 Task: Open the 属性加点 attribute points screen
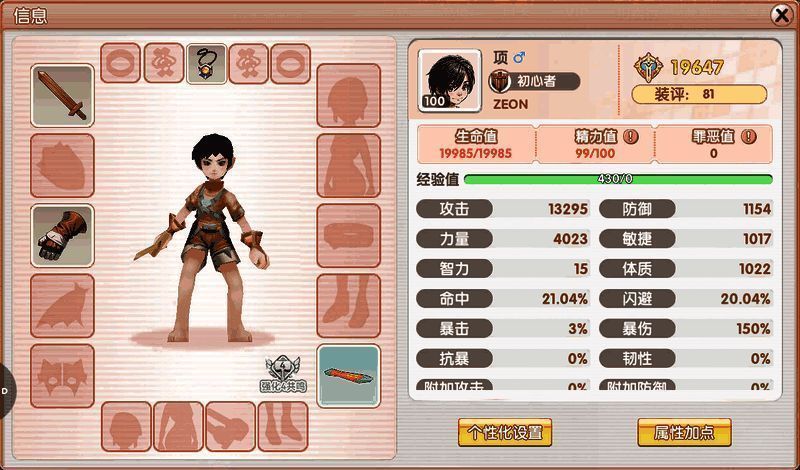[685, 432]
